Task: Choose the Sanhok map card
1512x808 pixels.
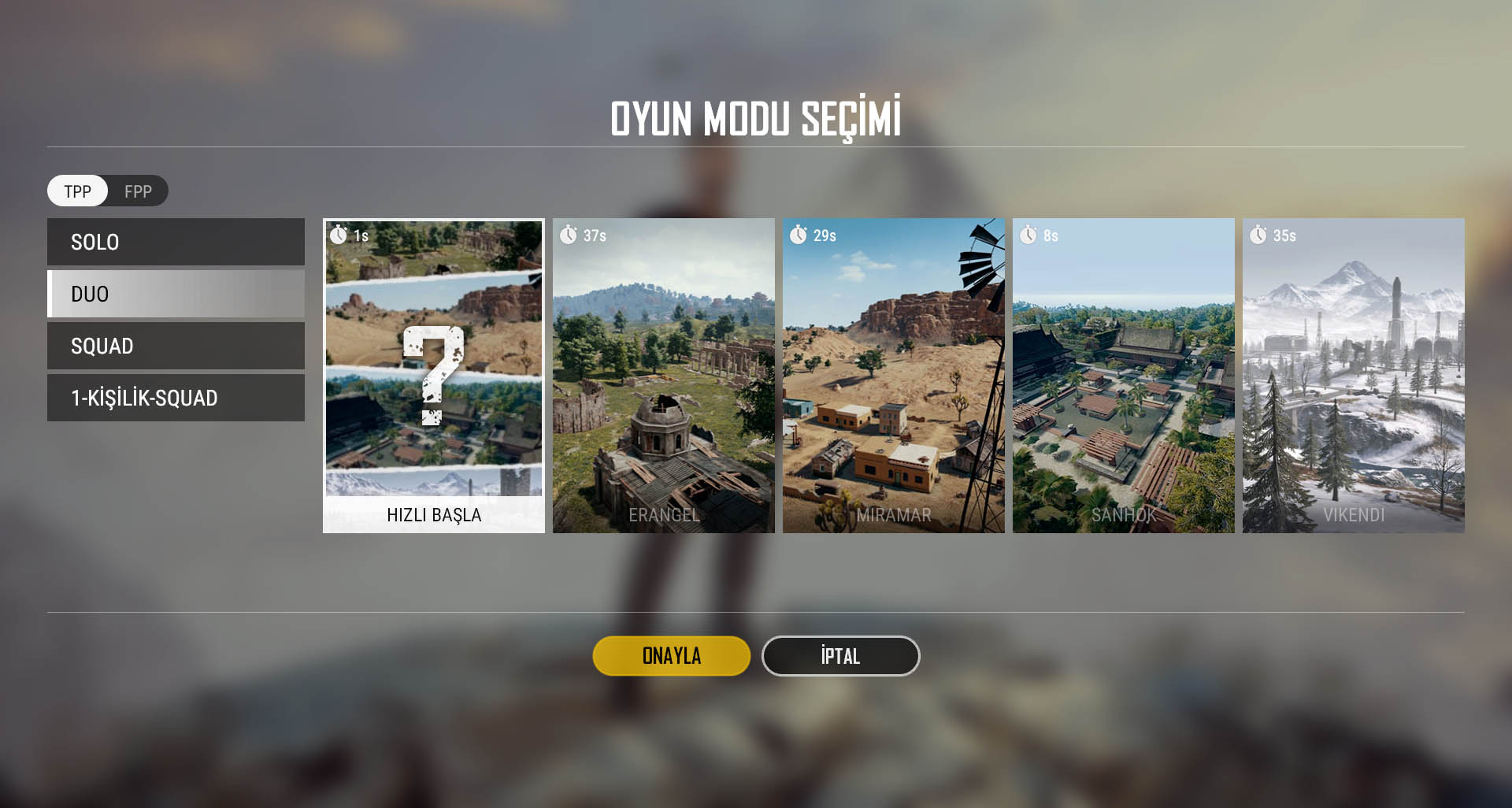Action: [1124, 376]
